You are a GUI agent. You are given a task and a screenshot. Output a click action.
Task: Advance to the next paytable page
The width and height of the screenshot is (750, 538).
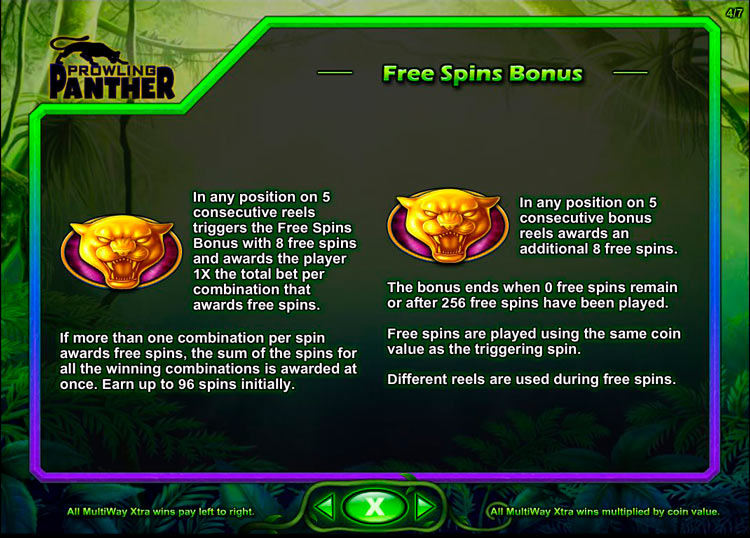[x=425, y=508]
